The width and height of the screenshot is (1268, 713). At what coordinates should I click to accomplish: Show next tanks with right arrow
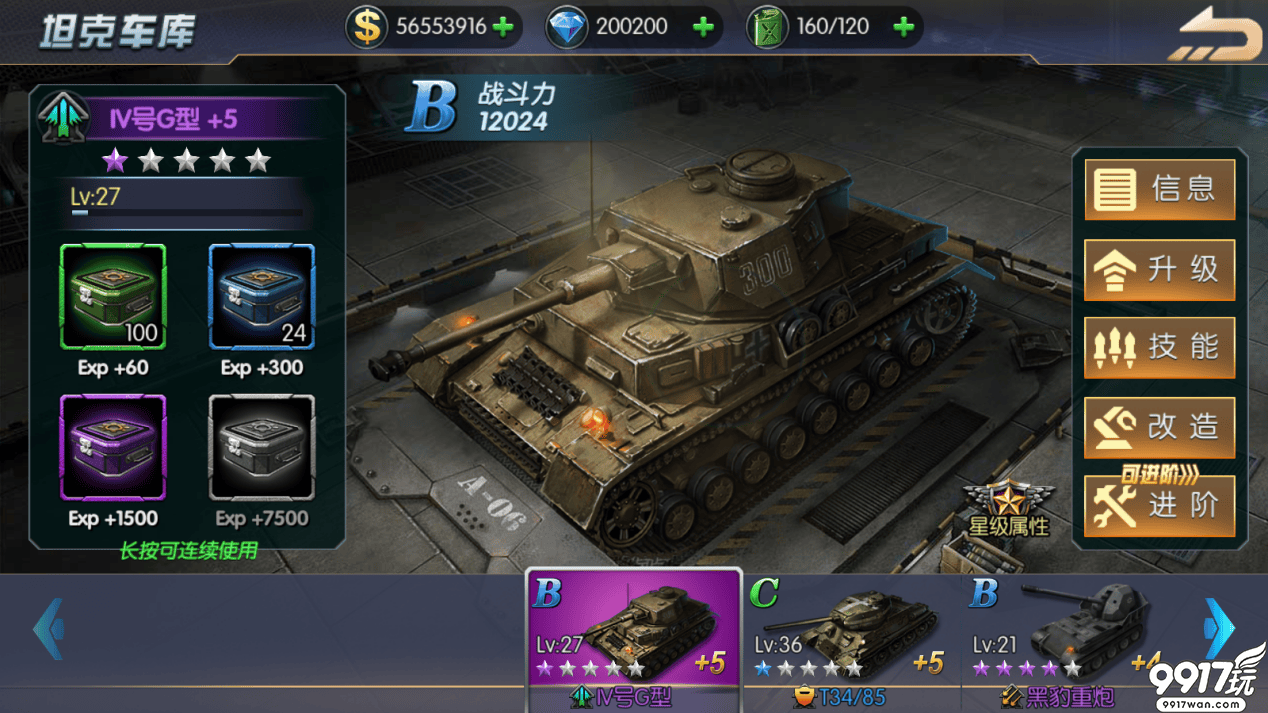click(x=1218, y=629)
